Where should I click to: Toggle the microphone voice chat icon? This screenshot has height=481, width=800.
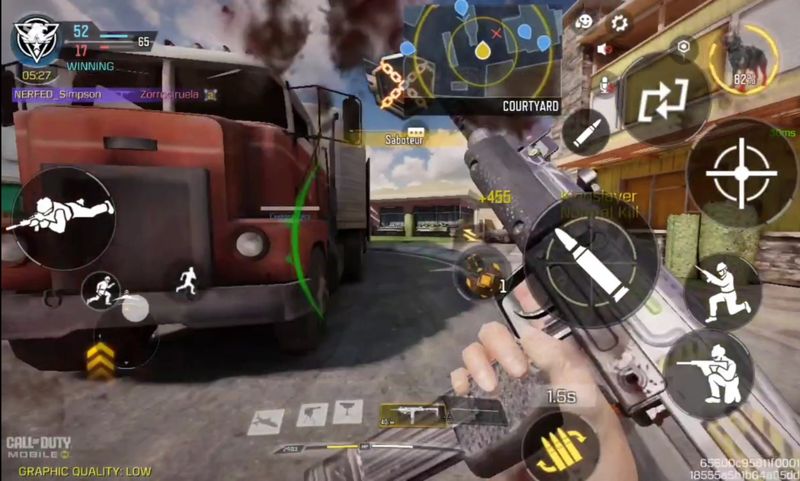[x=604, y=86]
